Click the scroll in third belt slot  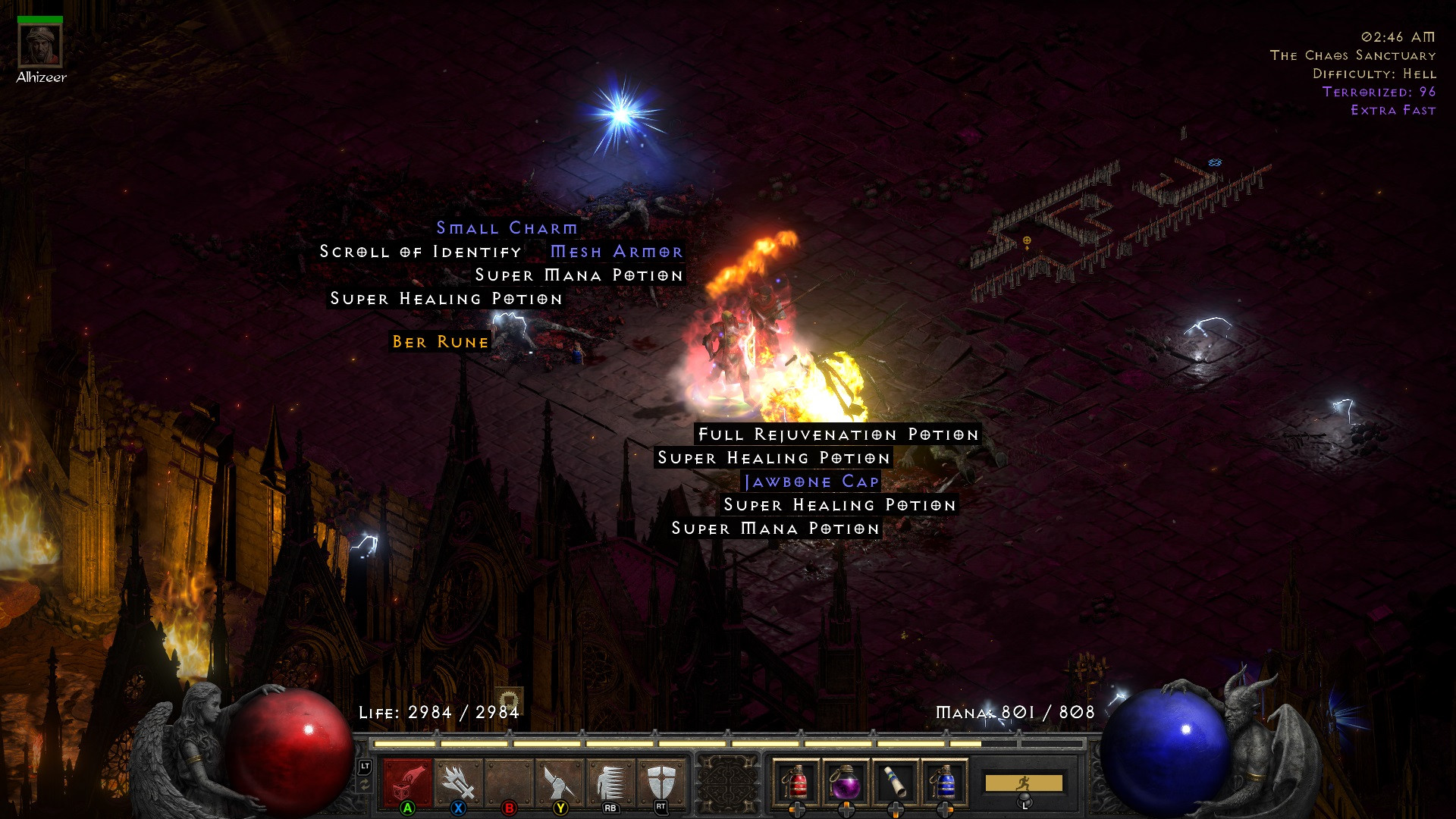tap(896, 781)
